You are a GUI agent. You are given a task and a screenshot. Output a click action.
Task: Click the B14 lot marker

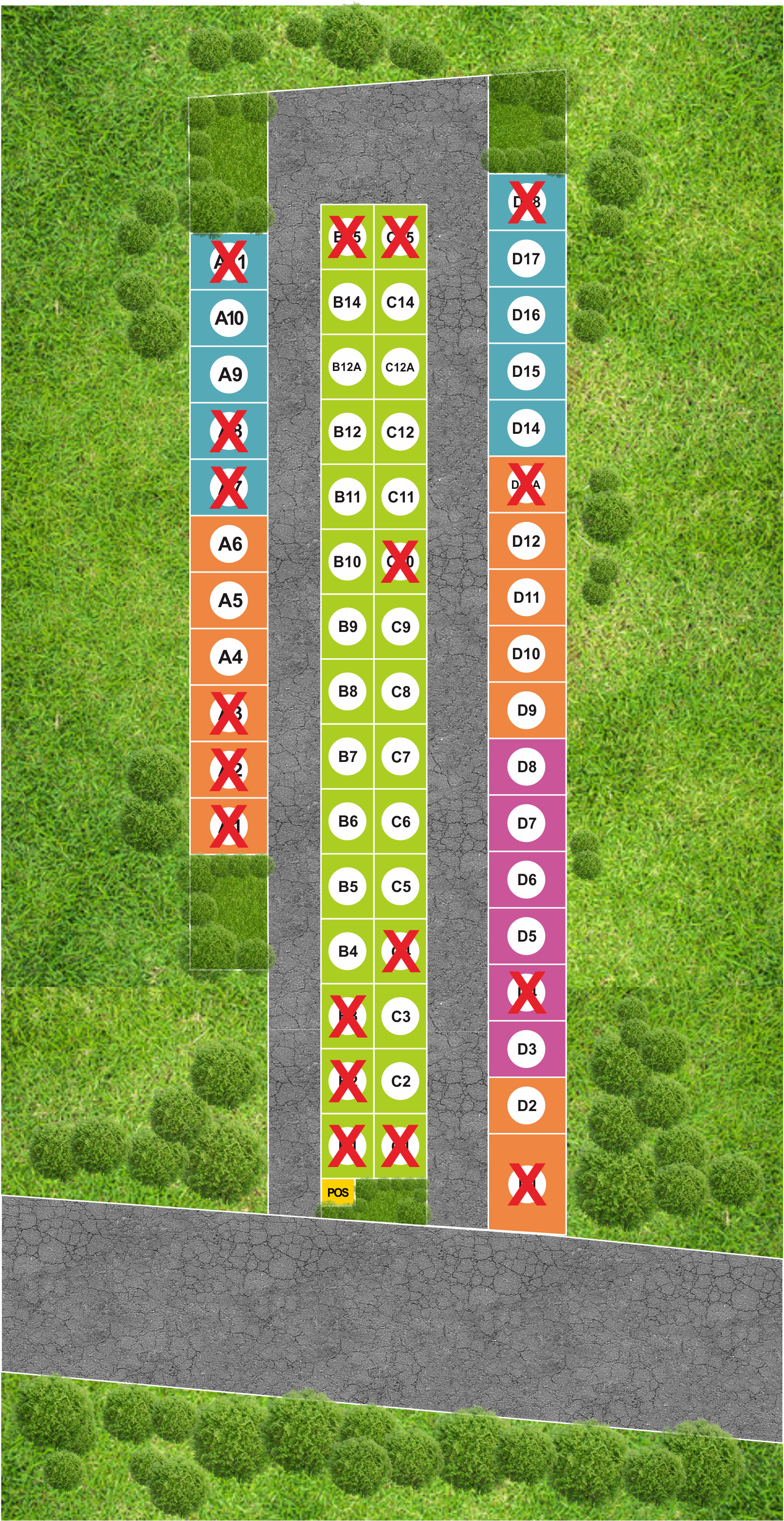(x=347, y=302)
